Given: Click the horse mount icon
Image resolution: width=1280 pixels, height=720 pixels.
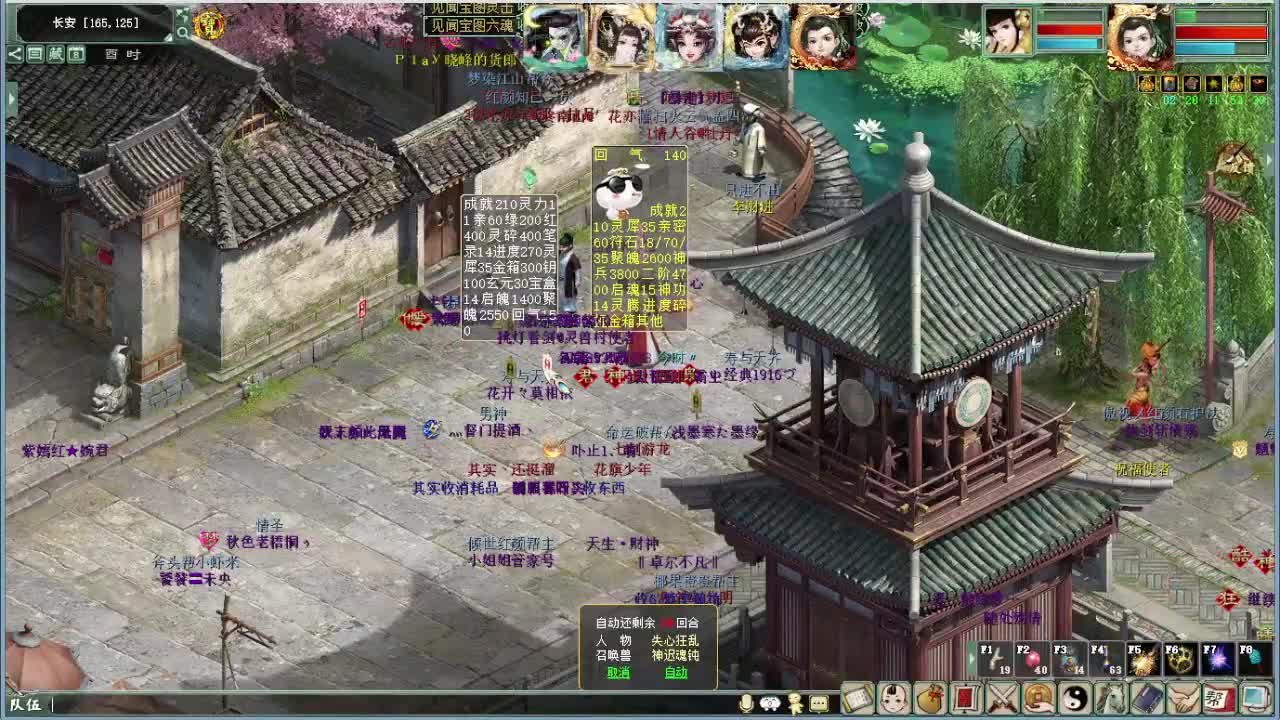Looking at the screenshot, I should coord(1112,700).
